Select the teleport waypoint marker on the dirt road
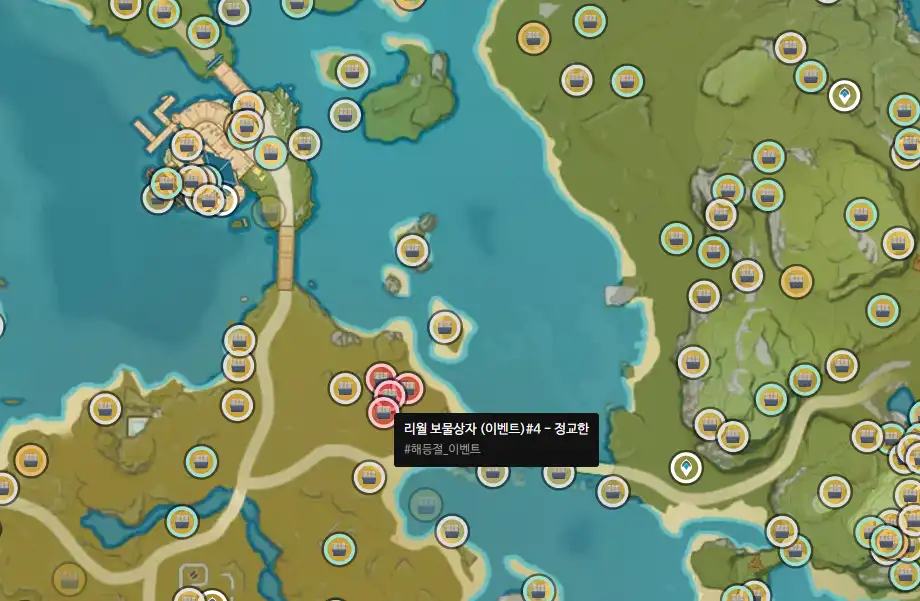The width and height of the screenshot is (920, 601). click(686, 467)
